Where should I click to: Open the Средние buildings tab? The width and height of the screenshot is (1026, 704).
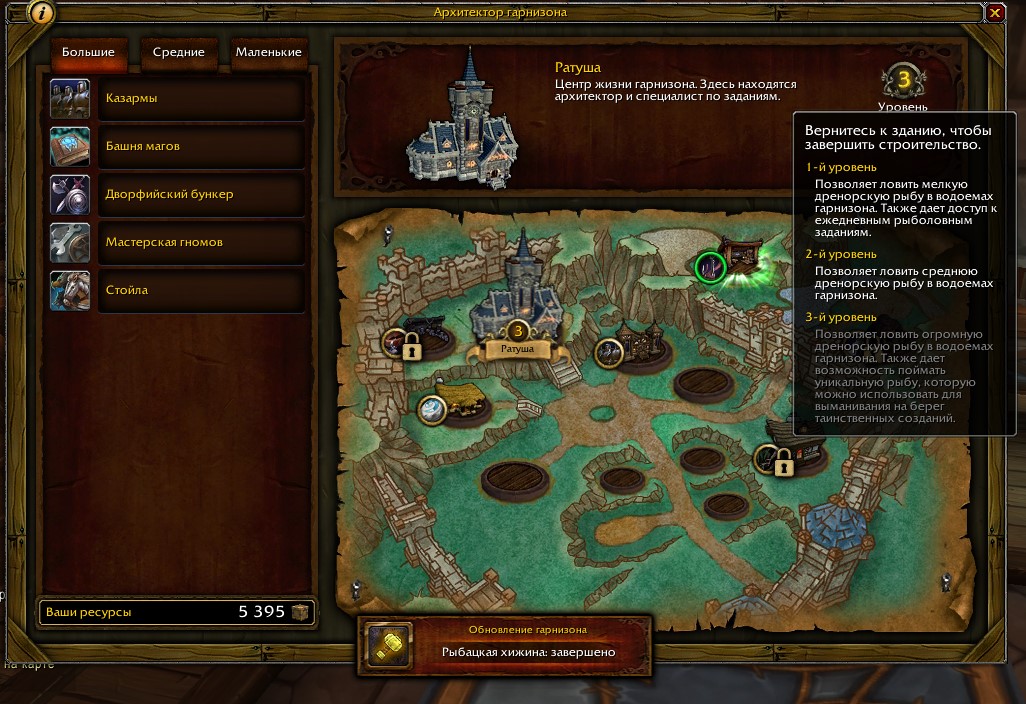(x=179, y=53)
